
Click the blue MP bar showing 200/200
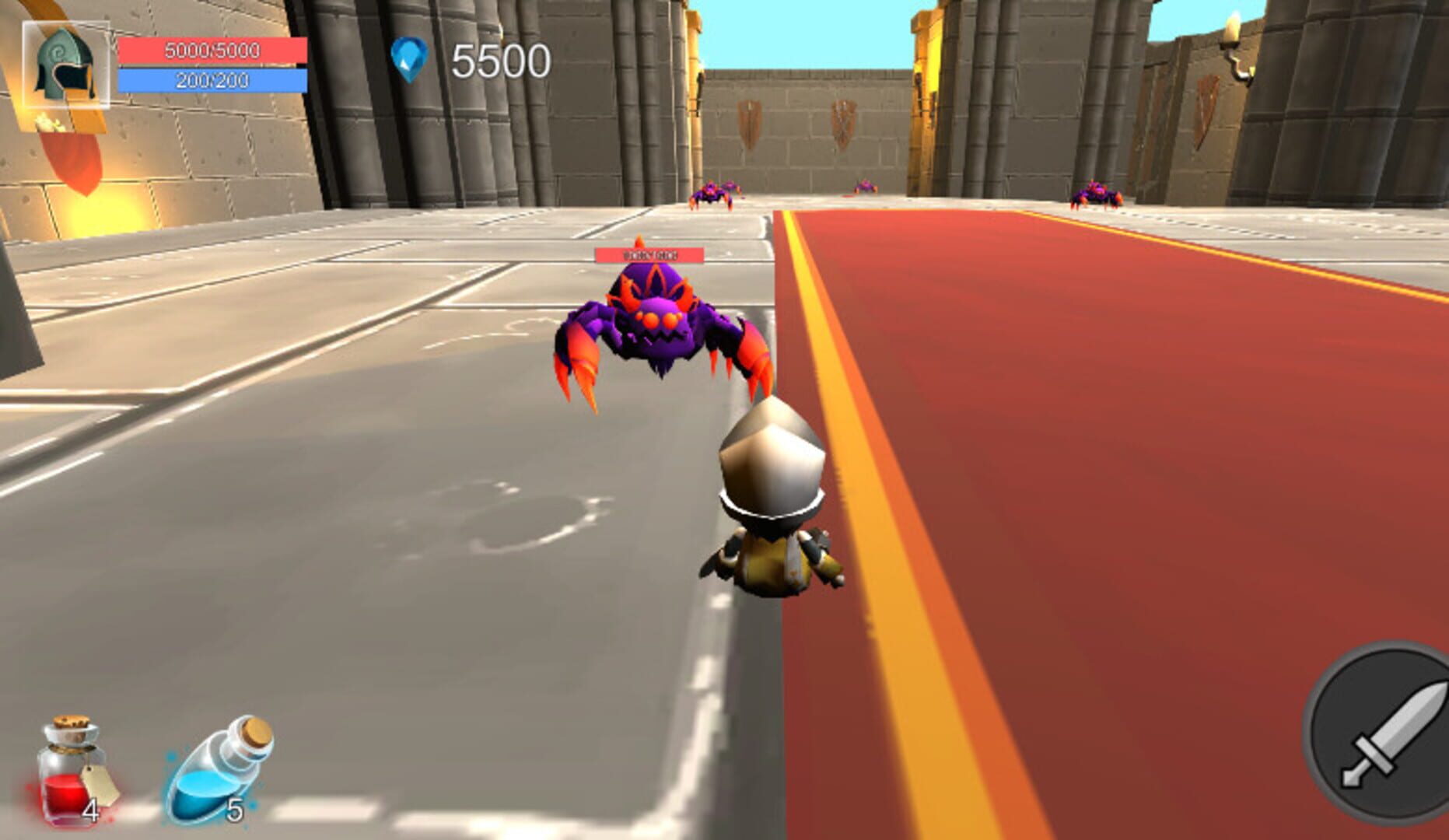(212, 79)
